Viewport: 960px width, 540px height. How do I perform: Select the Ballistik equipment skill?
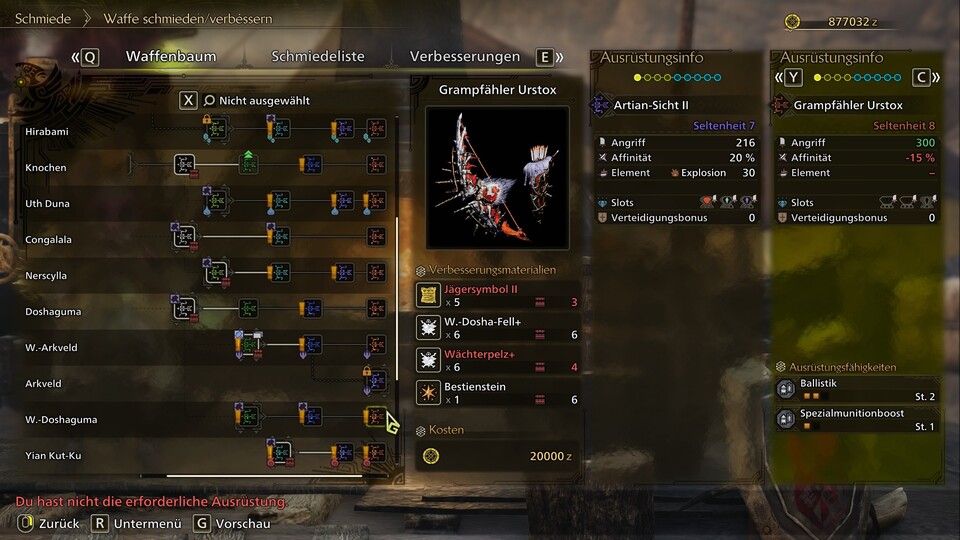858,390
